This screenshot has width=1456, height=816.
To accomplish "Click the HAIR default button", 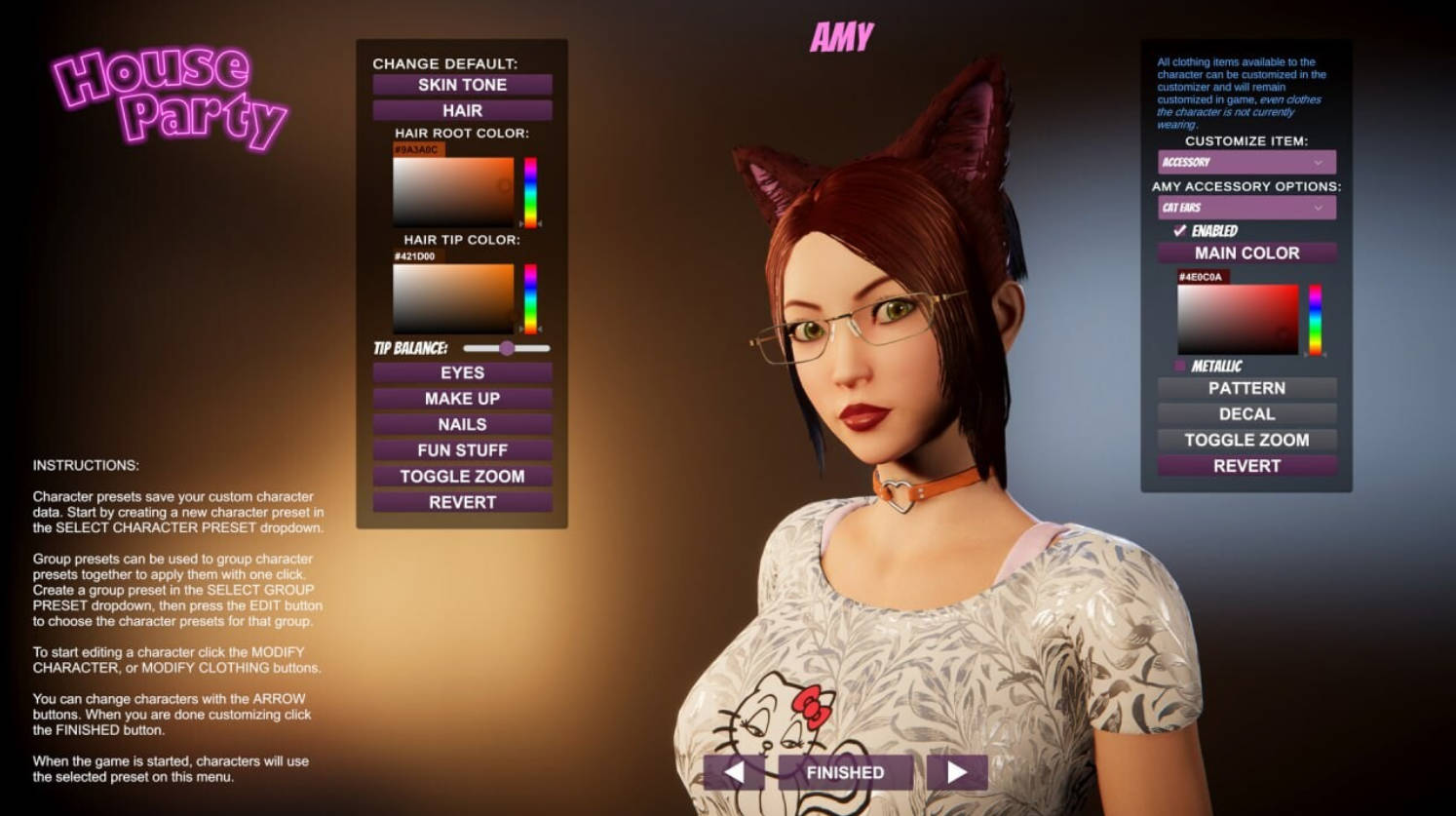I will pyautogui.click(x=462, y=110).
